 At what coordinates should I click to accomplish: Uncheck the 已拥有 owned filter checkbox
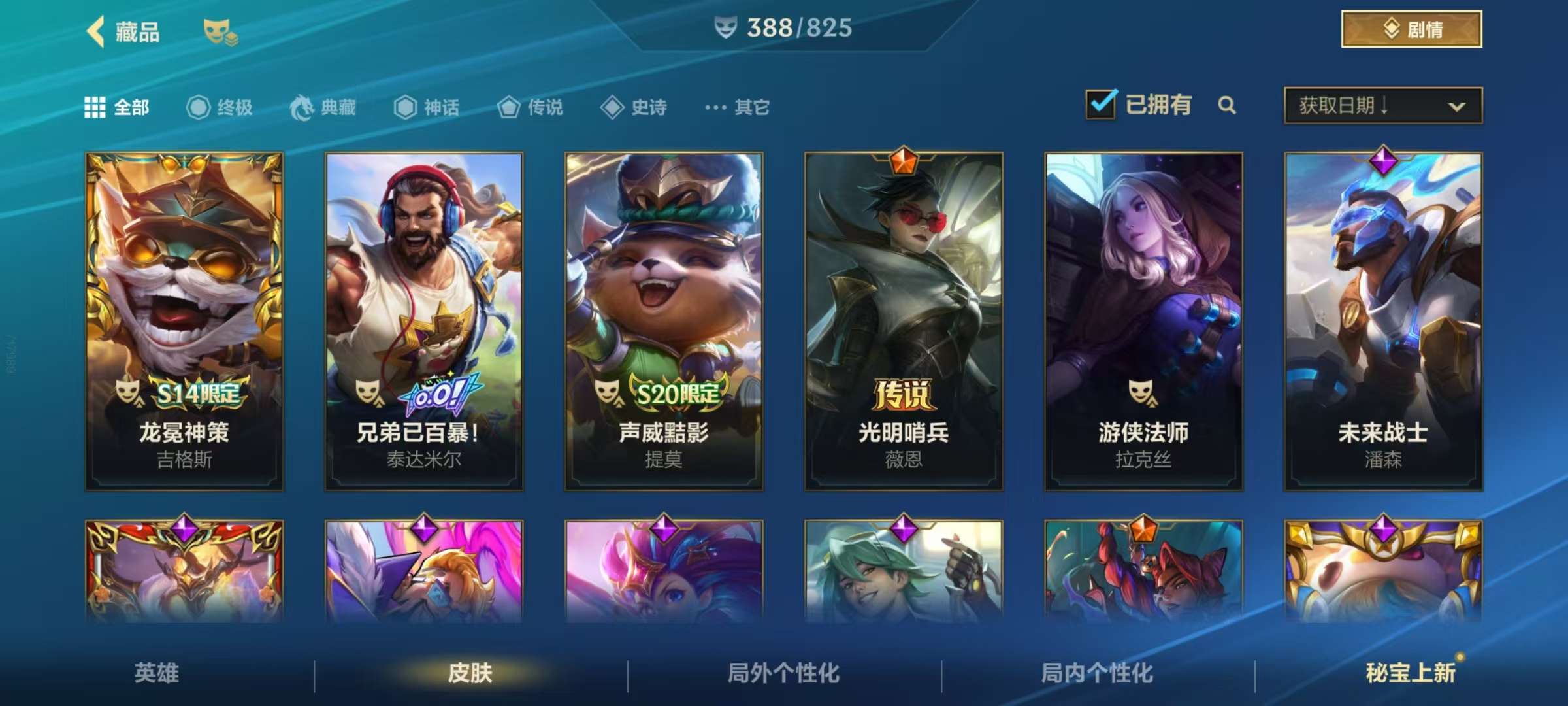tap(1101, 103)
